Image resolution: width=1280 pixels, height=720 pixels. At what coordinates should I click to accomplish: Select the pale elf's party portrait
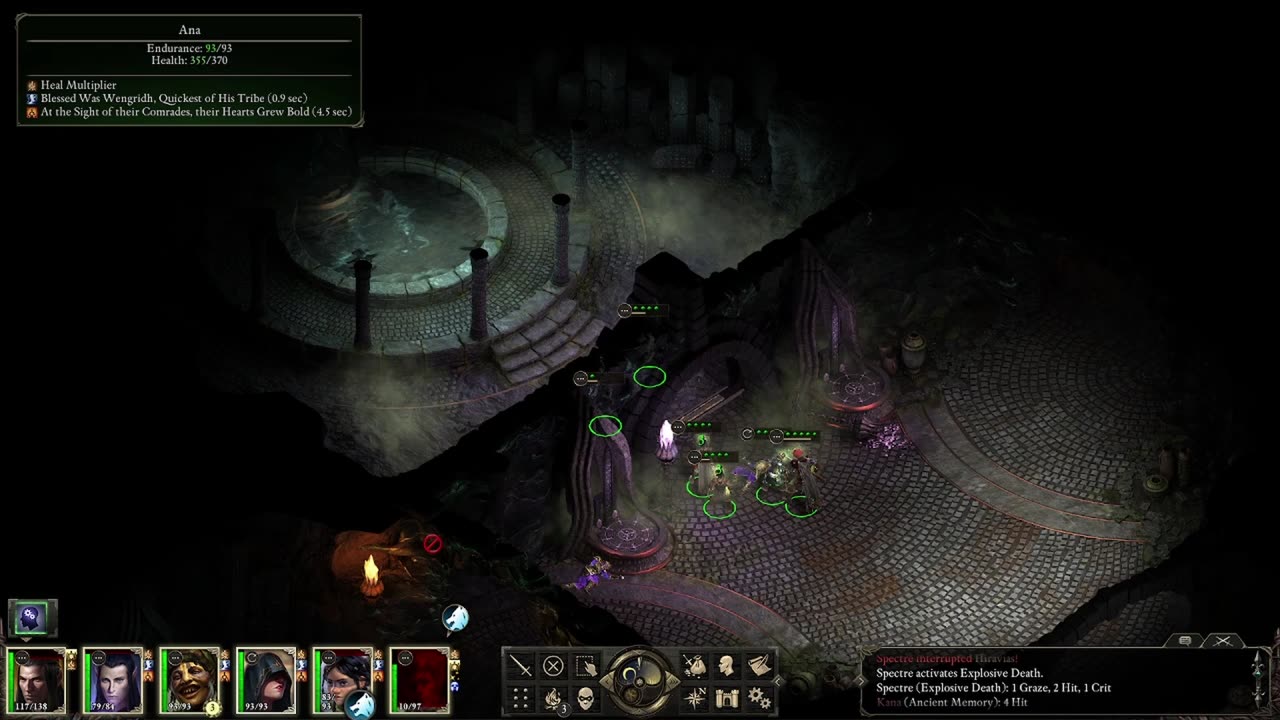[x=113, y=679]
